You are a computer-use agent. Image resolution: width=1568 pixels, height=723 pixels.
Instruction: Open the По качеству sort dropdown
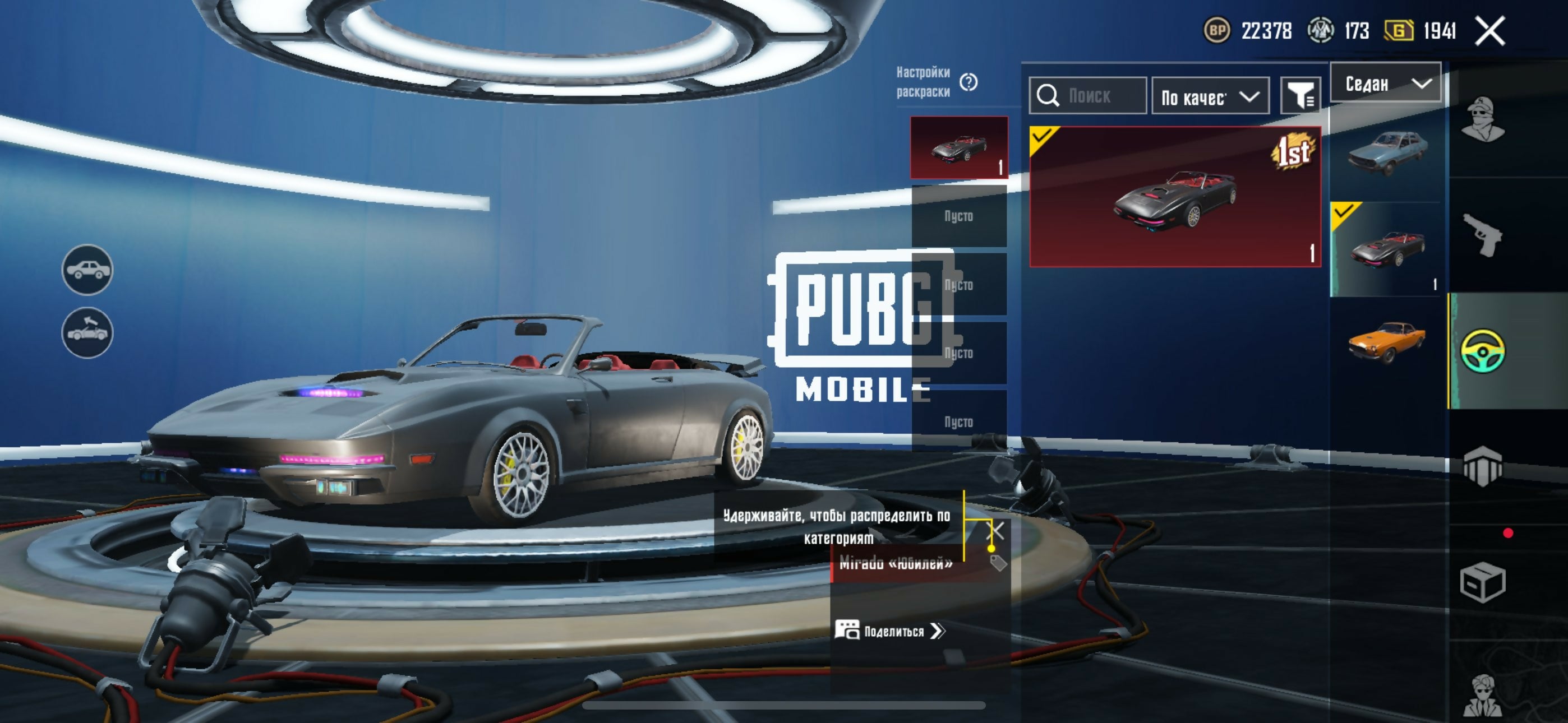click(1210, 96)
